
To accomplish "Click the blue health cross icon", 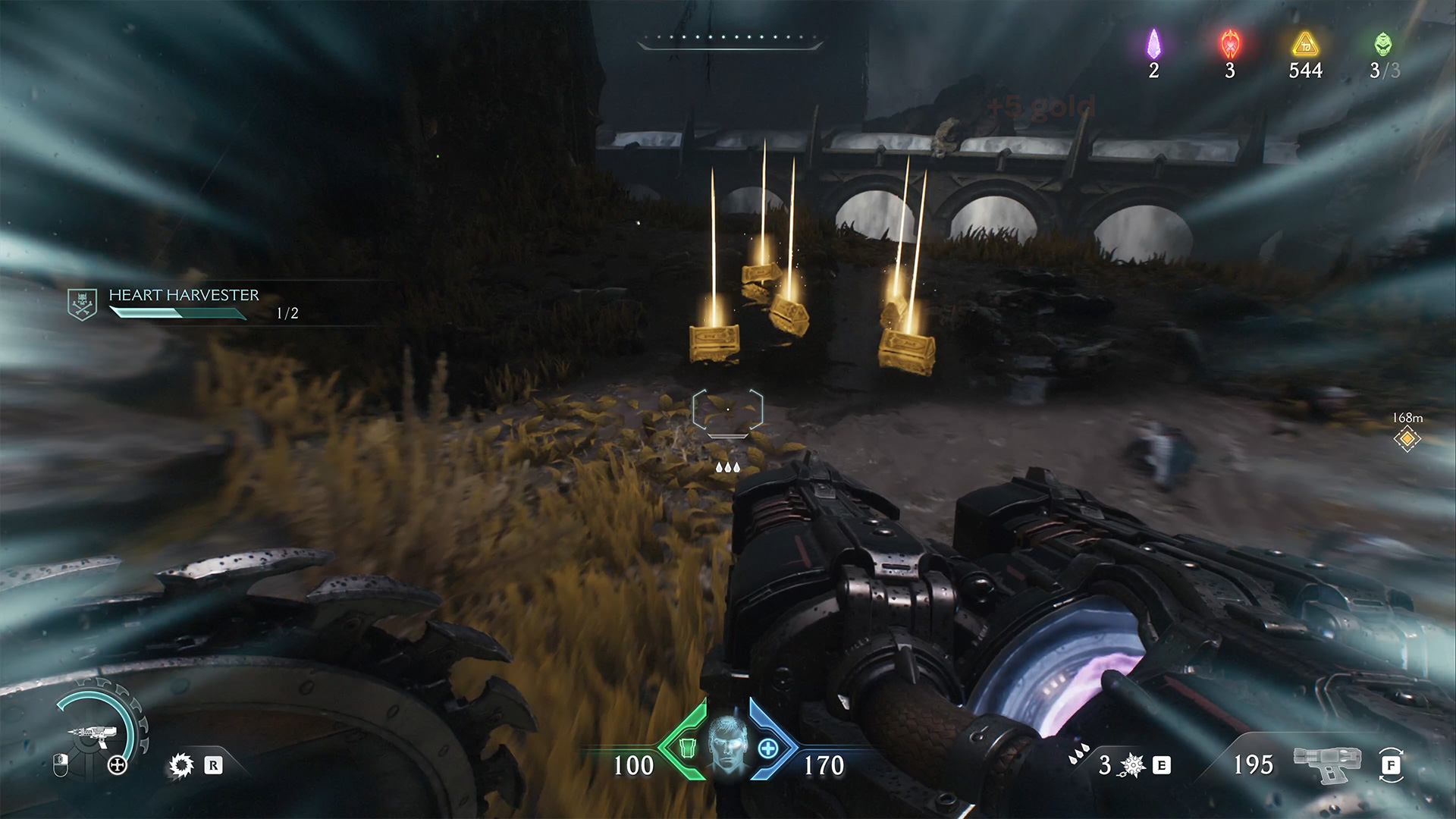I will [767, 748].
